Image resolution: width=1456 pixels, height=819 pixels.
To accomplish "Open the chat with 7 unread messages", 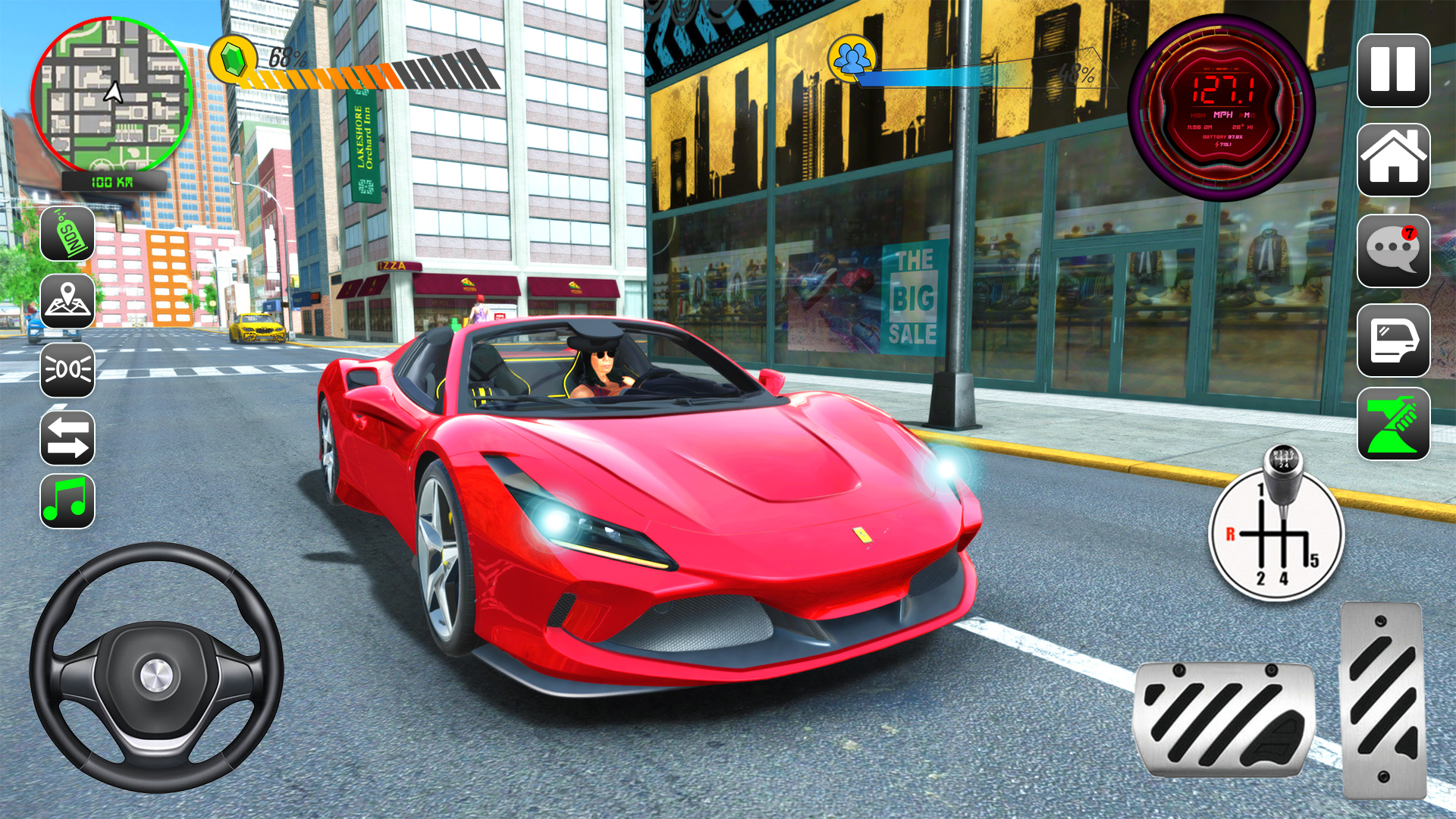I will click(1392, 251).
